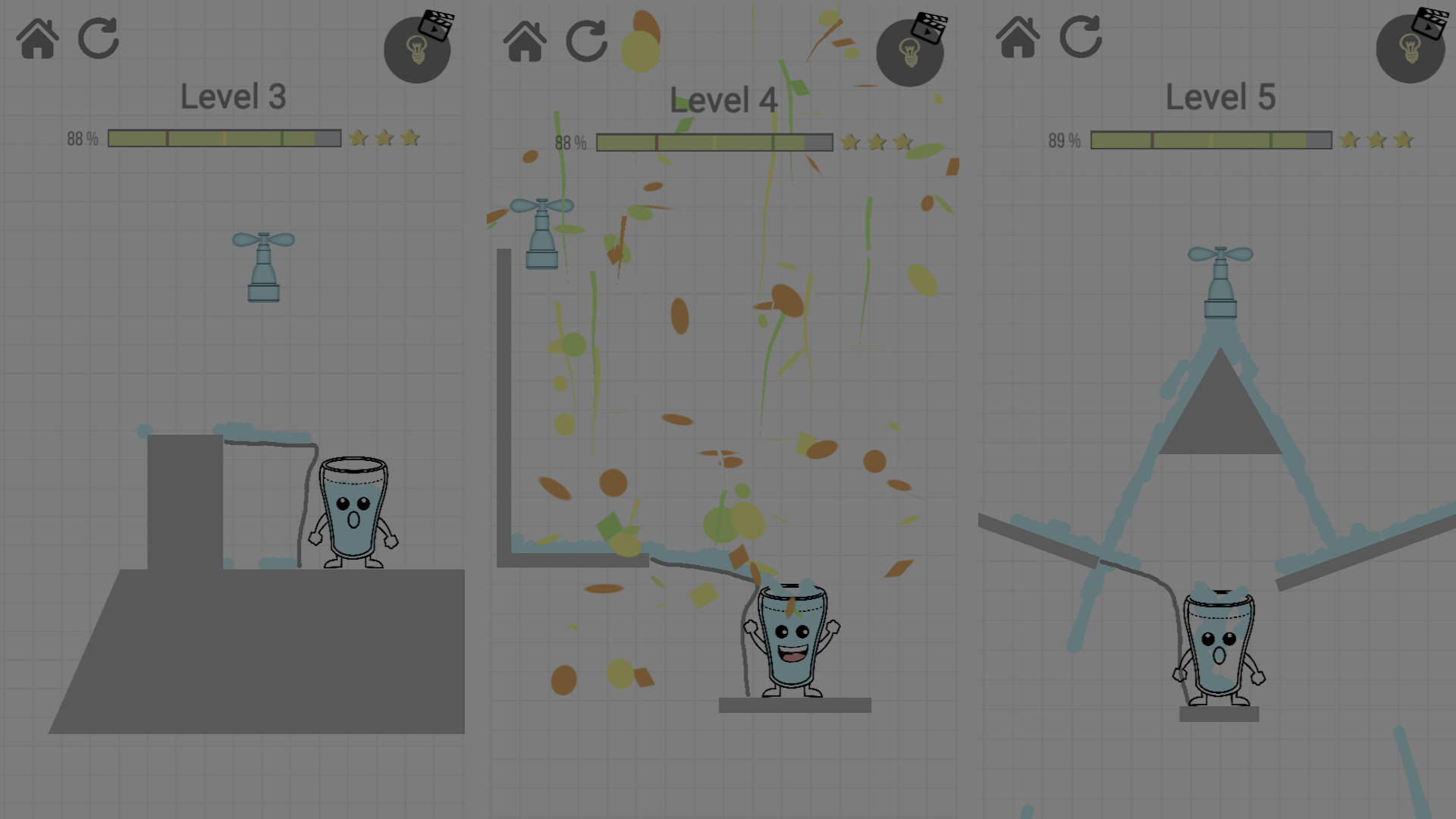Tap the home icon on Level 3 screen
Screen dimensions: 1456x819
coord(36,39)
